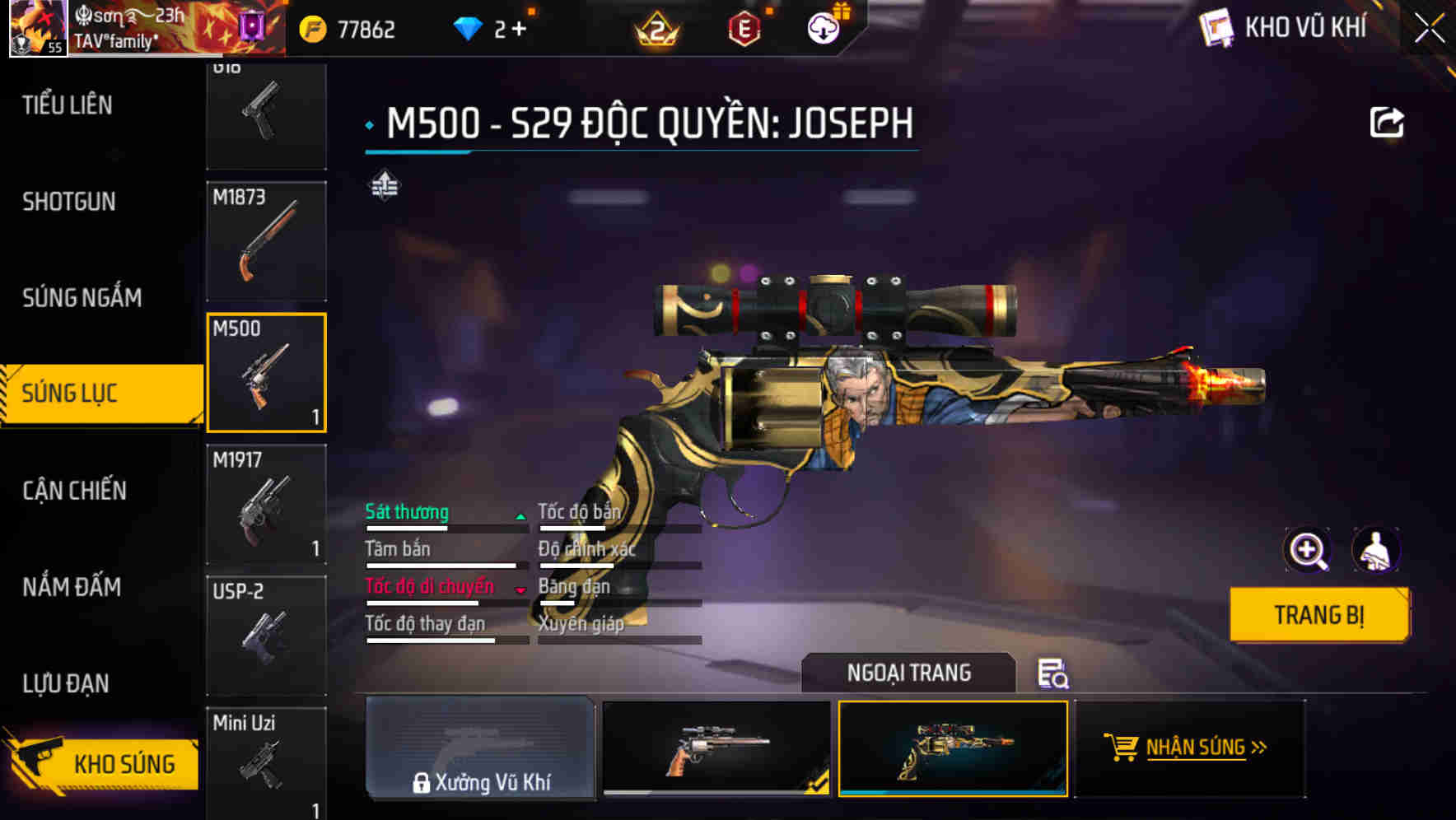Image resolution: width=1456 pixels, height=820 pixels.
Task: Select the SHOTGUN category
Action: [x=69, y=202]
